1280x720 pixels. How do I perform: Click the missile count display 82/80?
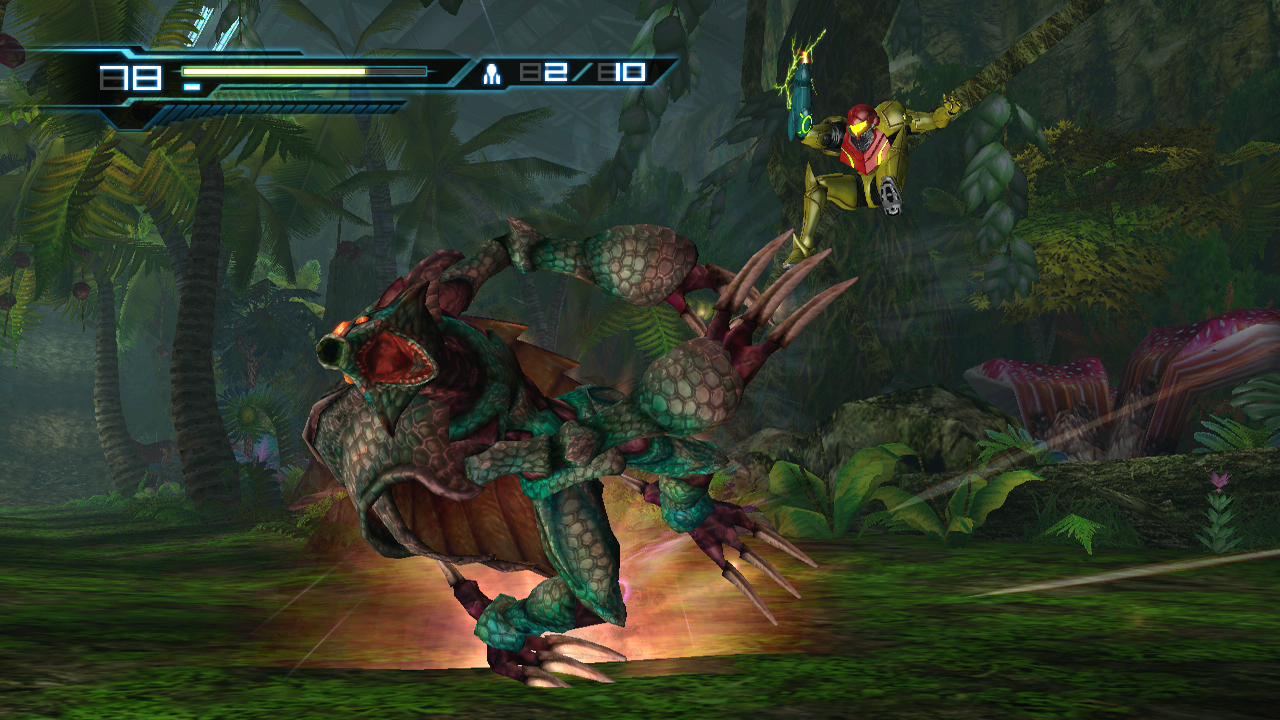click(585, 72)
